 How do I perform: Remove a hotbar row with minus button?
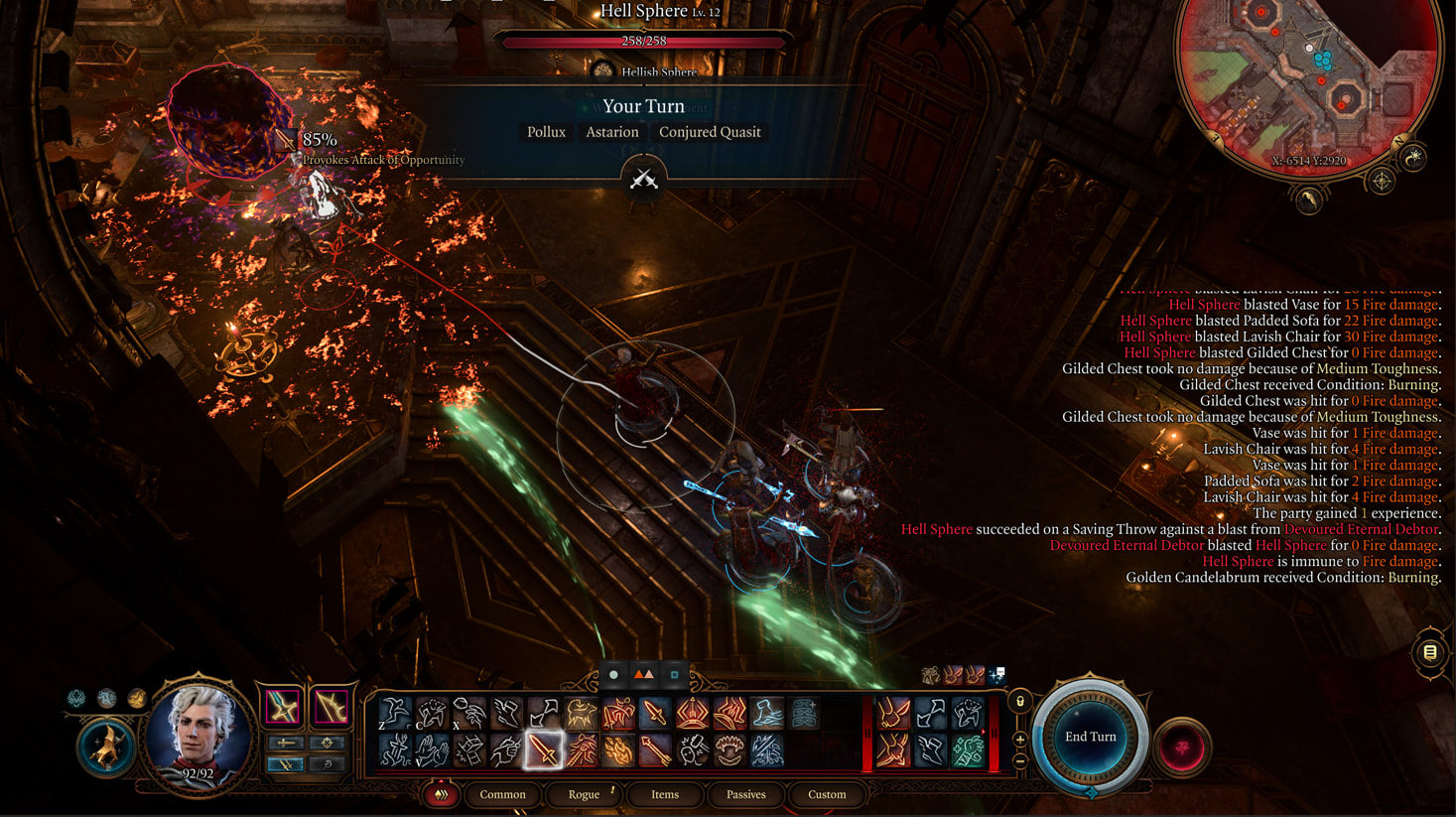(1019, 761)
